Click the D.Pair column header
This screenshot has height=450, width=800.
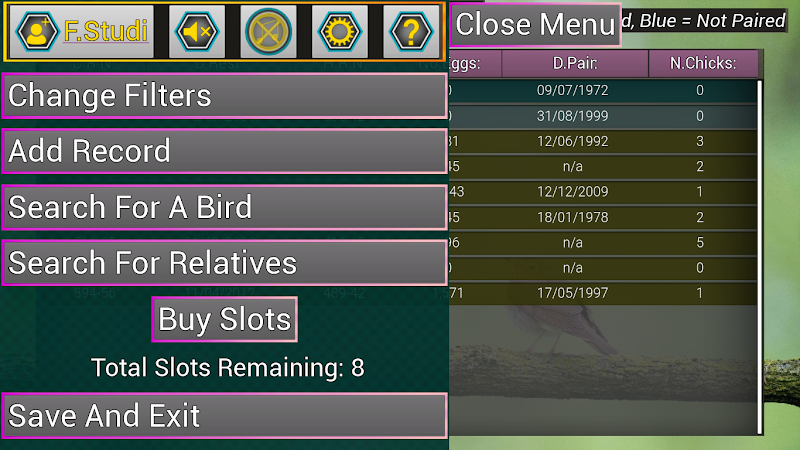[575, 65]
